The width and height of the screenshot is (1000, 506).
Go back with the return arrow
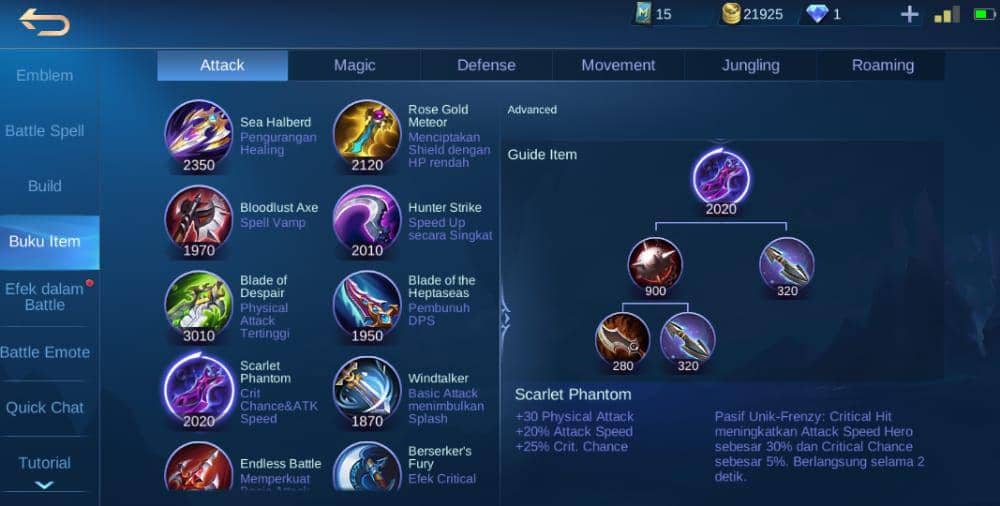tap(44, 21)
